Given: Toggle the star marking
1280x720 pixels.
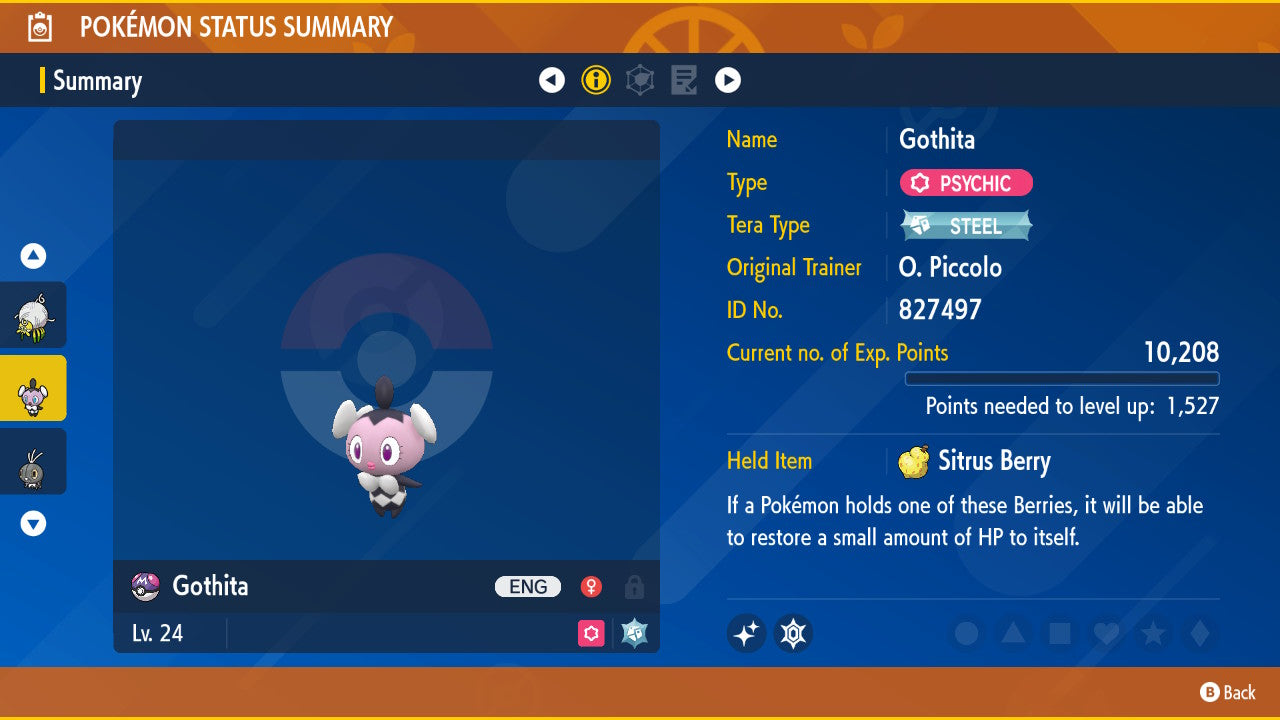Looking at the screenshot, I should [x=1152, y=633].
